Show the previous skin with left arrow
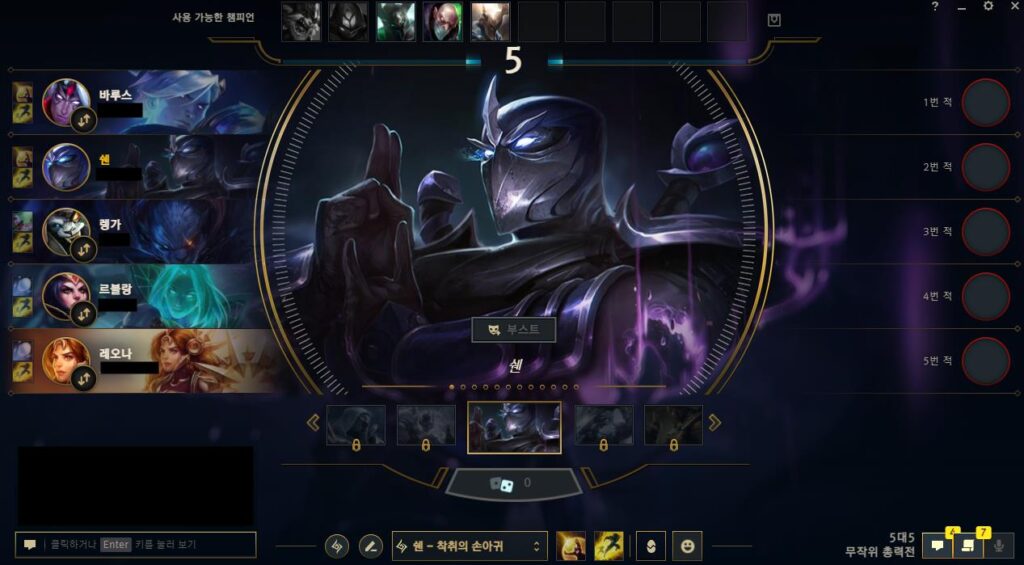Screen dimensions: 1024x565 [x=313, y=423]
